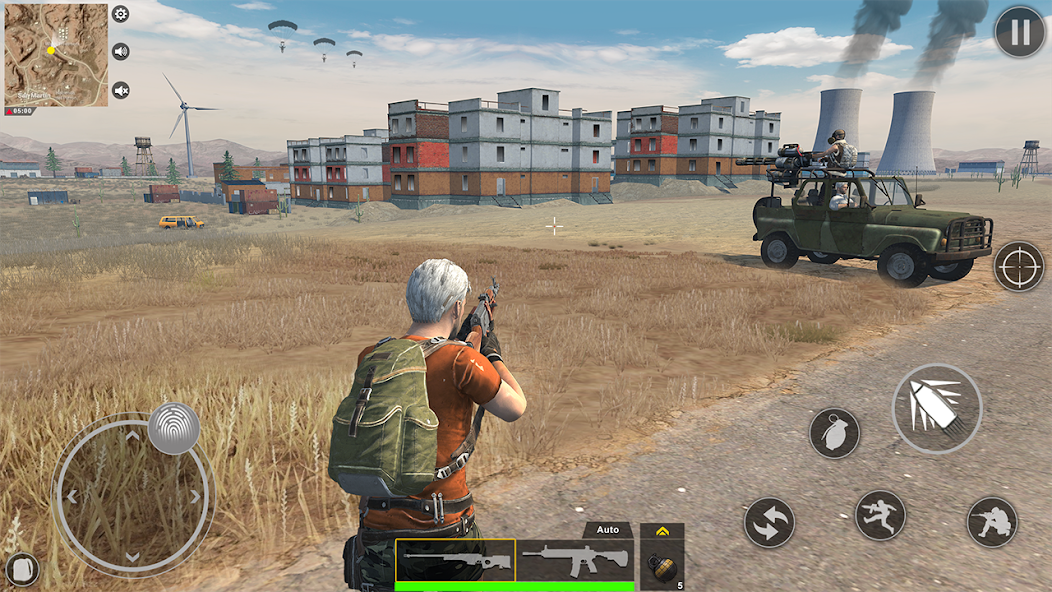Open settings via the gear icon
The width and height of the screenshot is (1052, 592).
[x=120, y=14]
